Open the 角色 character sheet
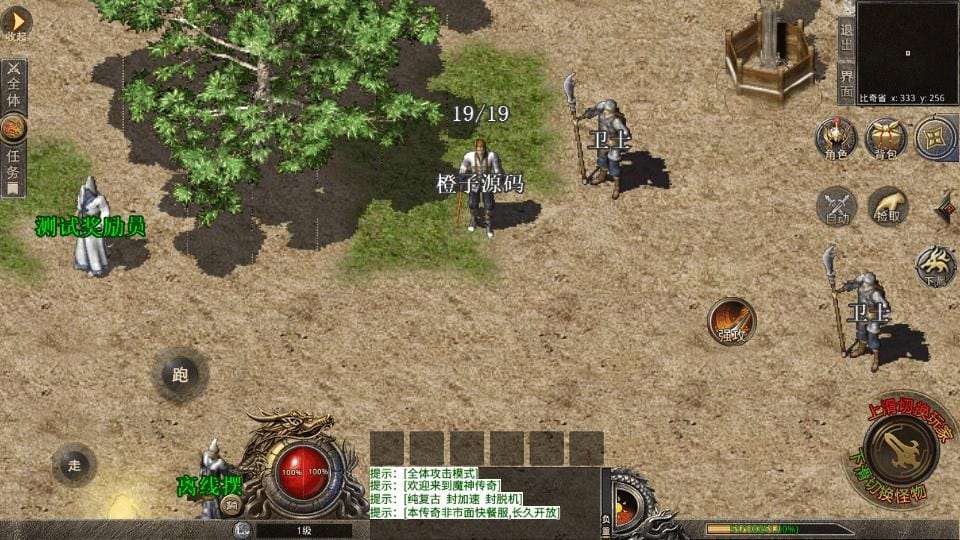Viewport: 960px width, 540px height. click(x=836, y=138)
